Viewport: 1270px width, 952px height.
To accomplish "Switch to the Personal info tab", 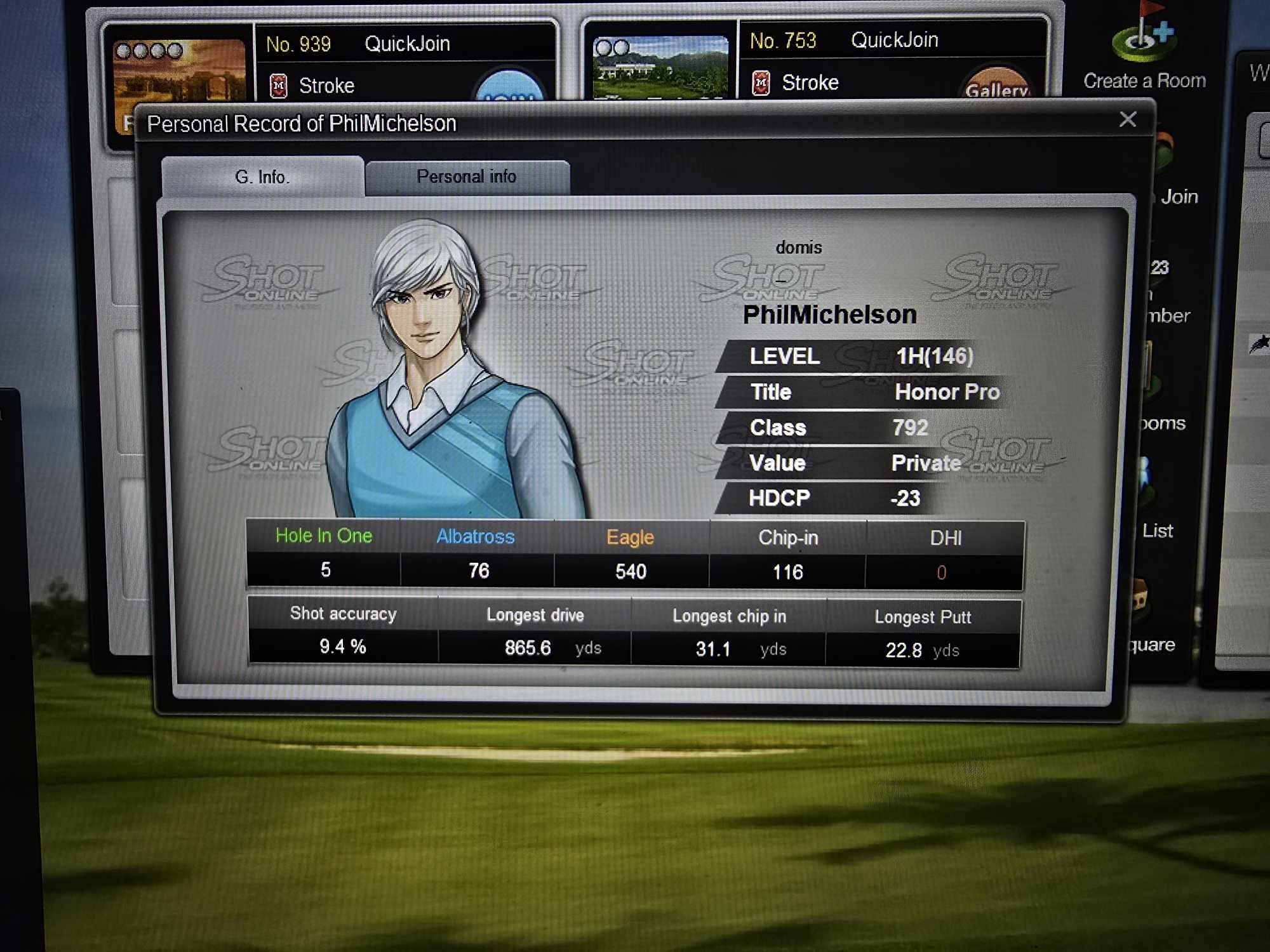I will 467,177.
